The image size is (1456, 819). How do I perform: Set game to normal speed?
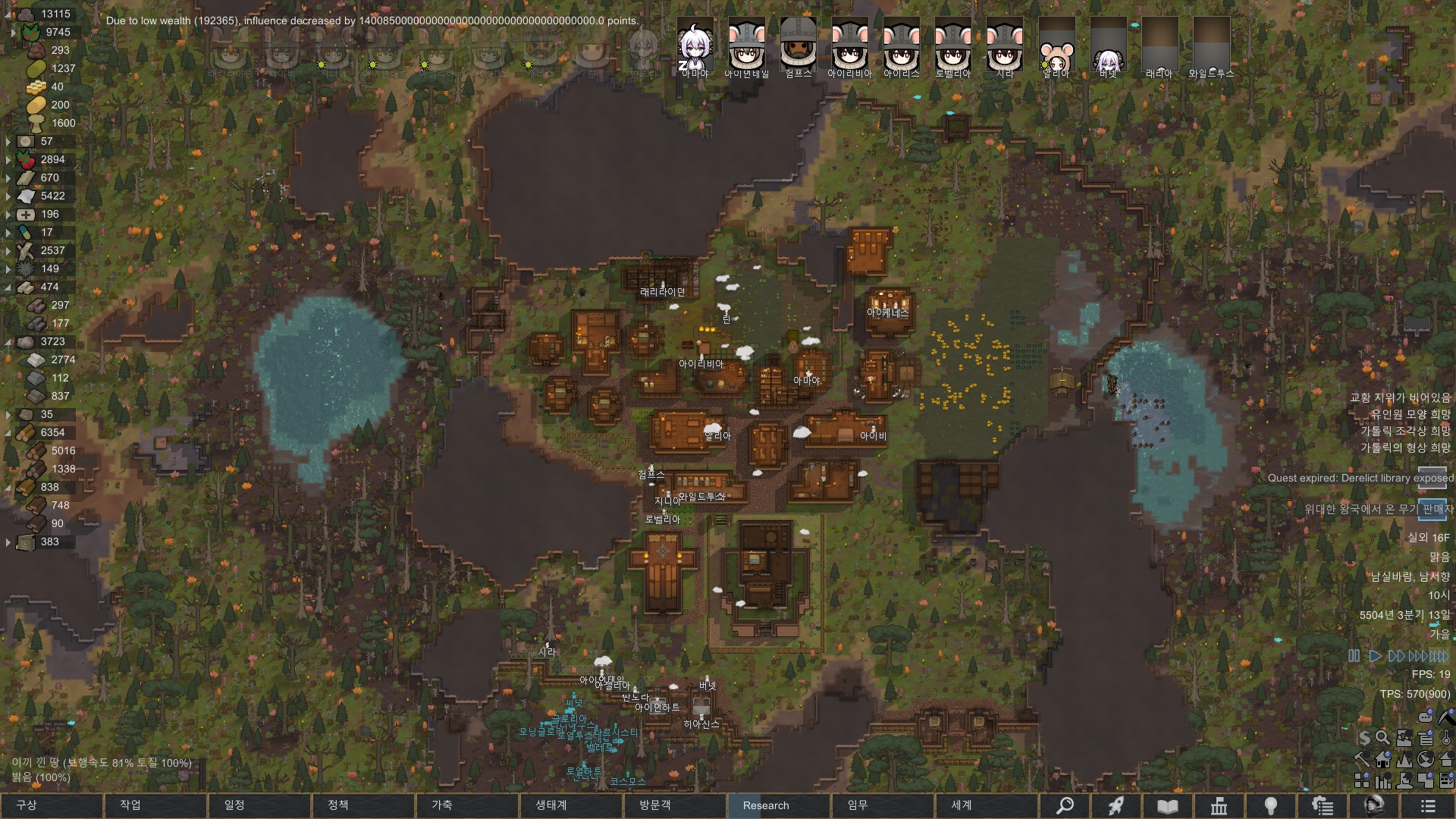click(x=1375, y=656)
